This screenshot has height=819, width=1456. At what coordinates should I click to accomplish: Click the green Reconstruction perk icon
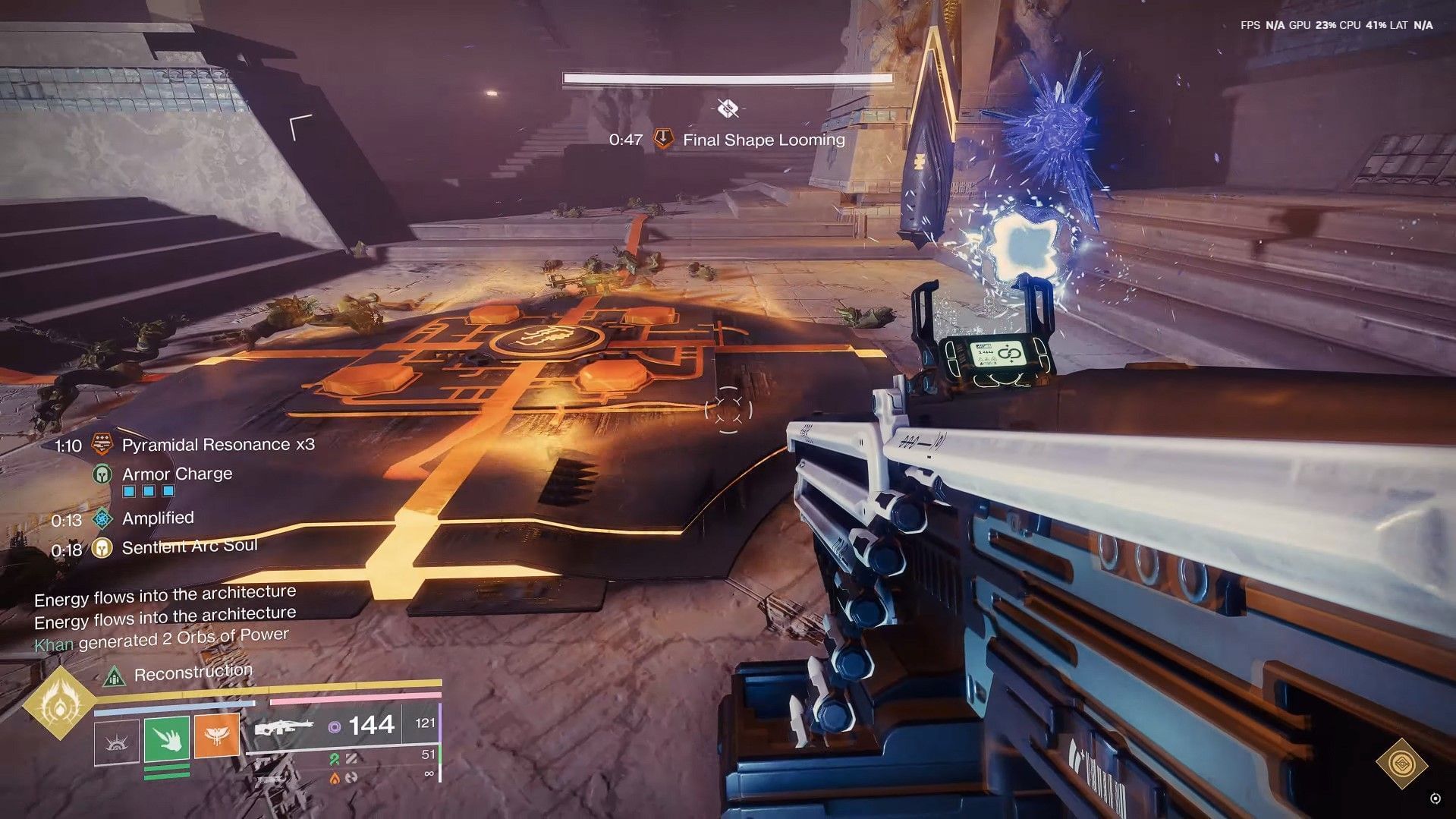[115, 678]
